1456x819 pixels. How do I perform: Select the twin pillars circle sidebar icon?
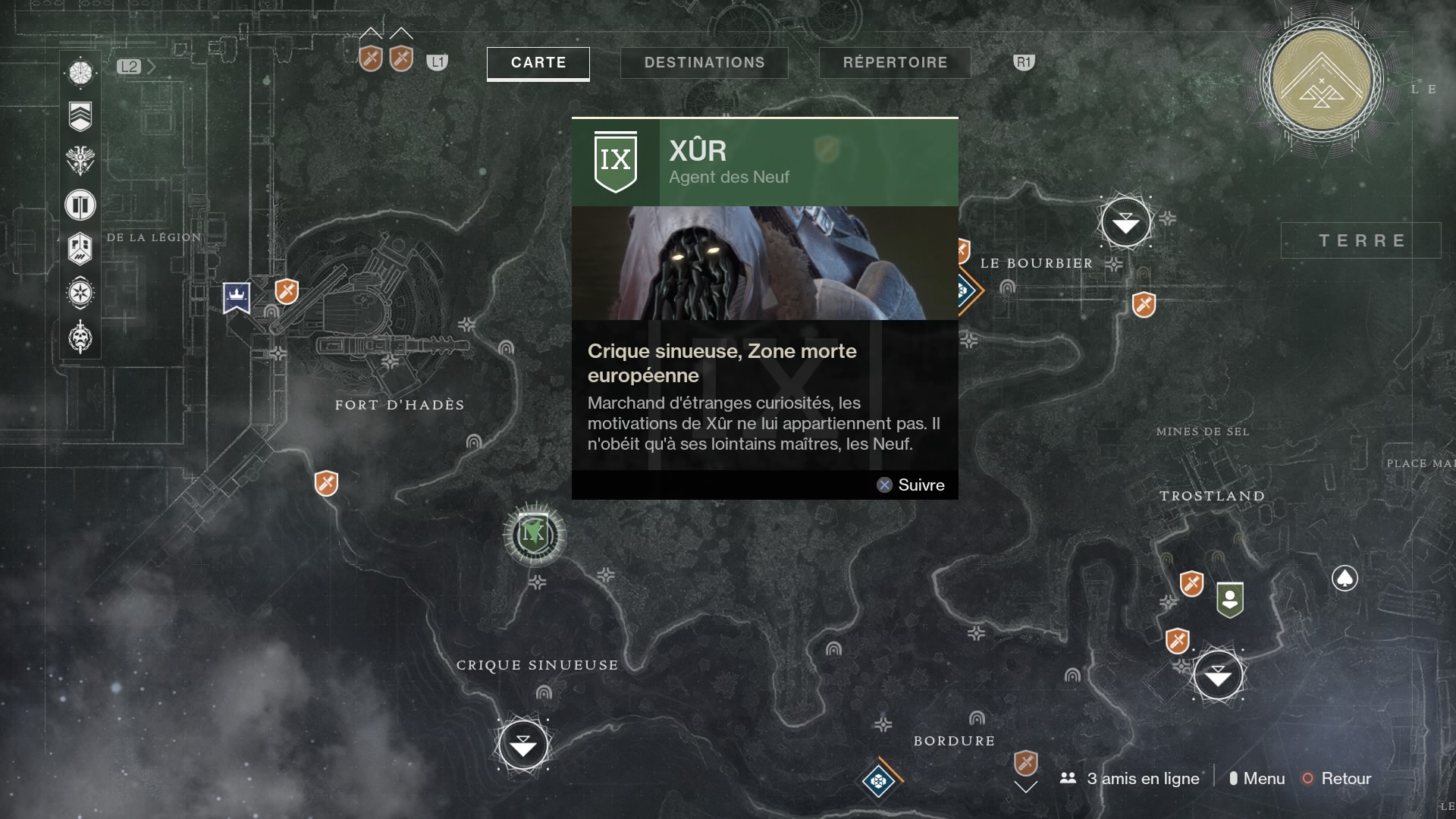coord(80,205)
